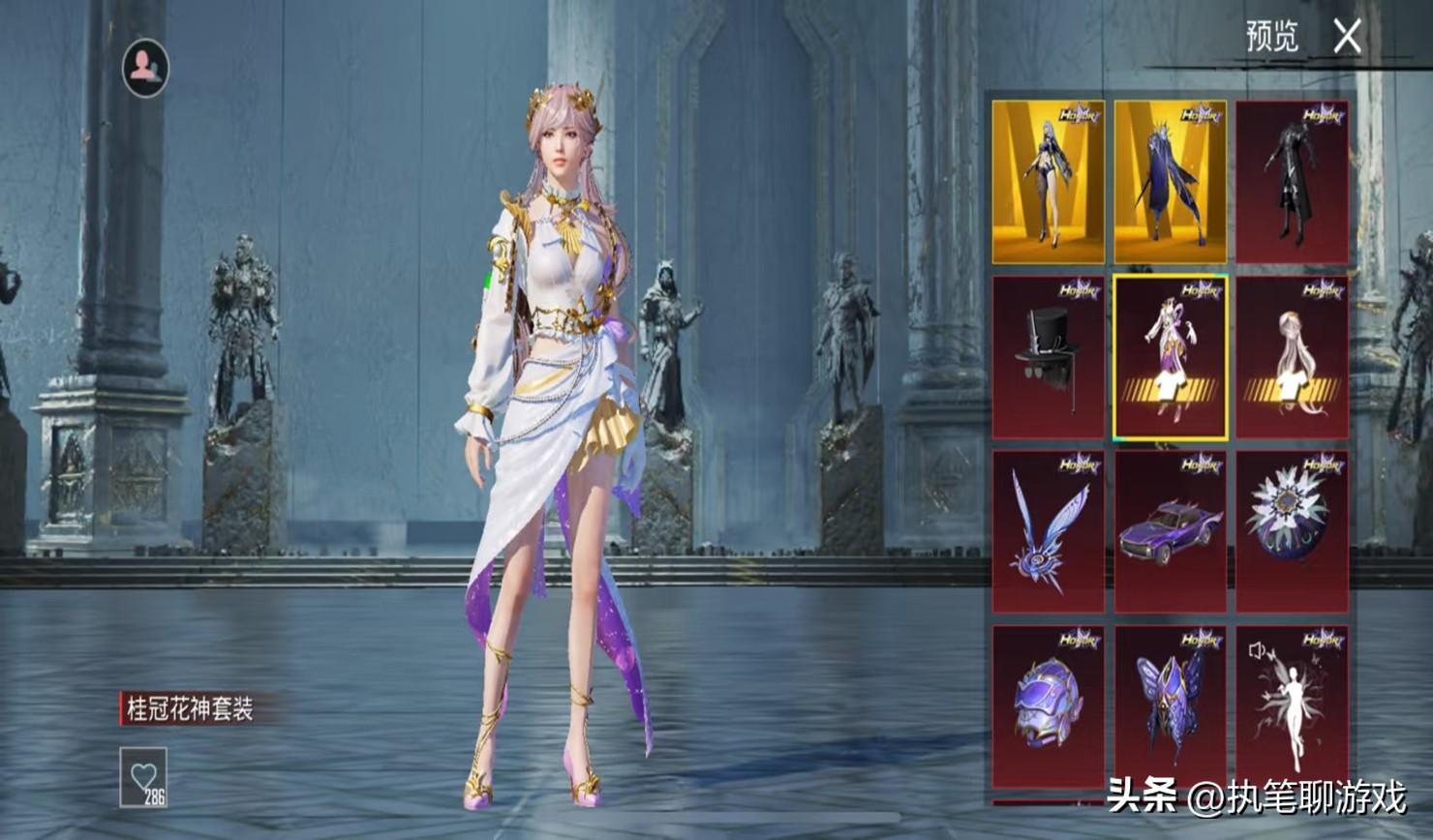Viewport: 1433px width, 840px height.
Task: Preview the black coat outfit
Action: (x=1292, y=182)
